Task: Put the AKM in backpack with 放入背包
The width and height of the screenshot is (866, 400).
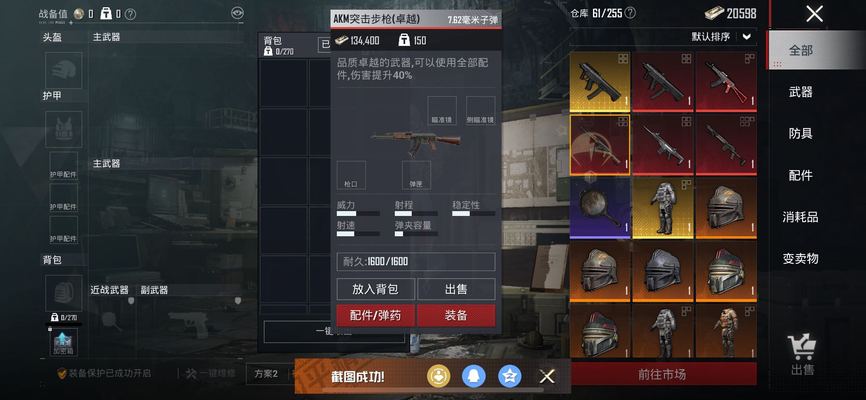Action: tap(374, 289)
